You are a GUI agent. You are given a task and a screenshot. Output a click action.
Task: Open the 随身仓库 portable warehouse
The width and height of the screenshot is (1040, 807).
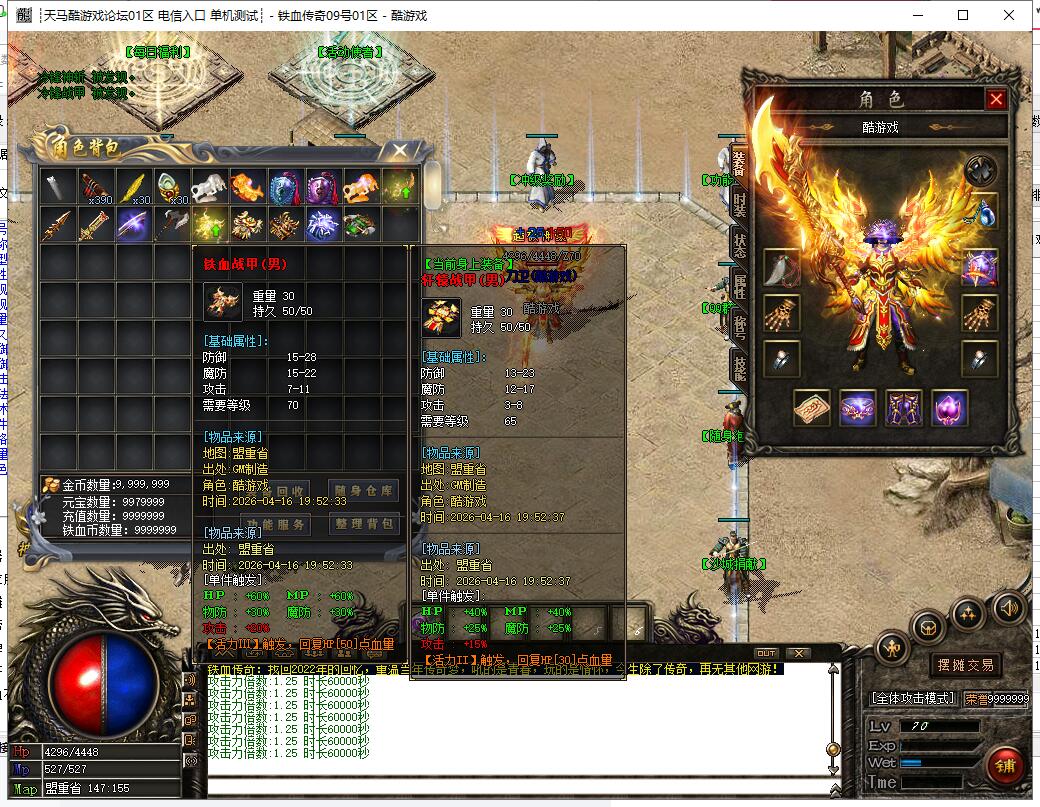(x=363, y=490)
